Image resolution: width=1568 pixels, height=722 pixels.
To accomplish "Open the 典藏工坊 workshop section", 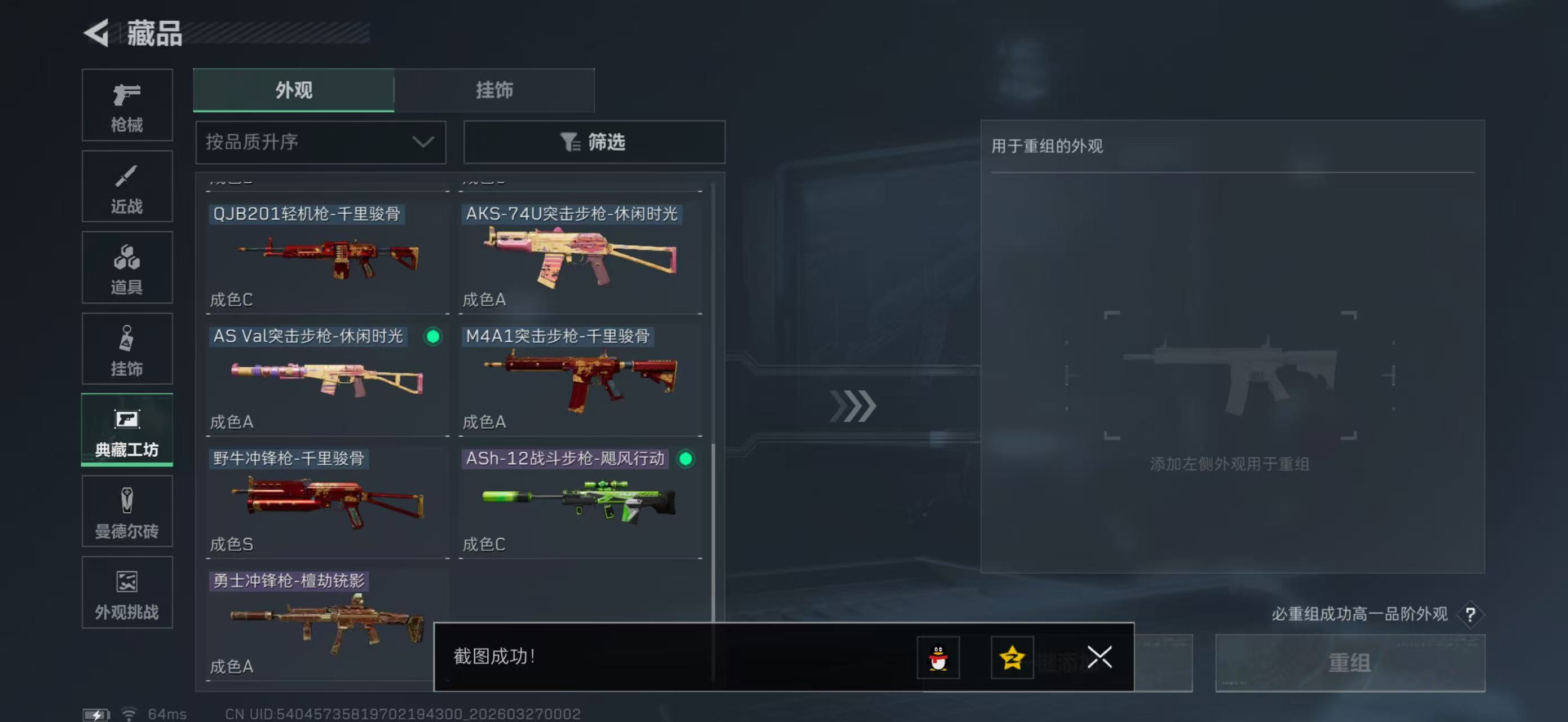I will point(126,430).
